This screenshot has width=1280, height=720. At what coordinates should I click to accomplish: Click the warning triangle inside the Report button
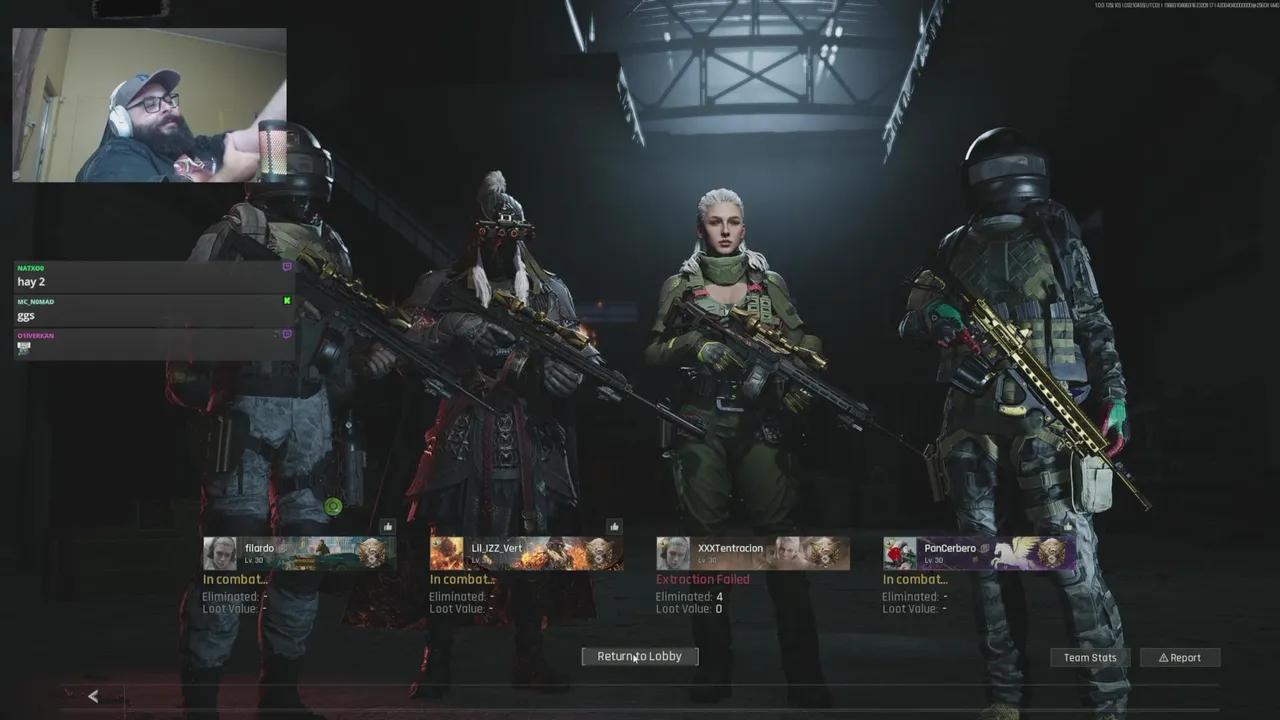pos(1164,657)
